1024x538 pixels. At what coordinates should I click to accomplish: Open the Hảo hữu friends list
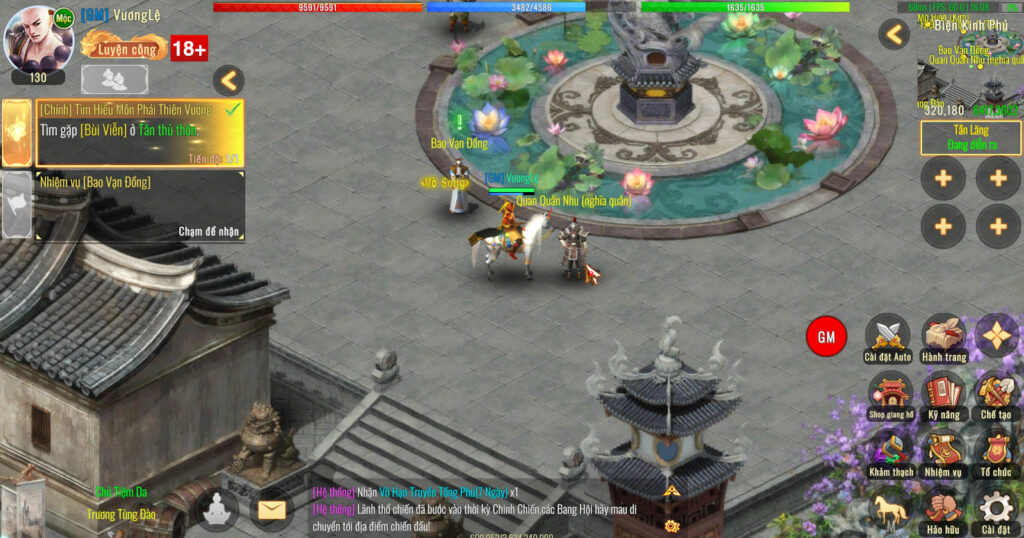tap(943, 508)
